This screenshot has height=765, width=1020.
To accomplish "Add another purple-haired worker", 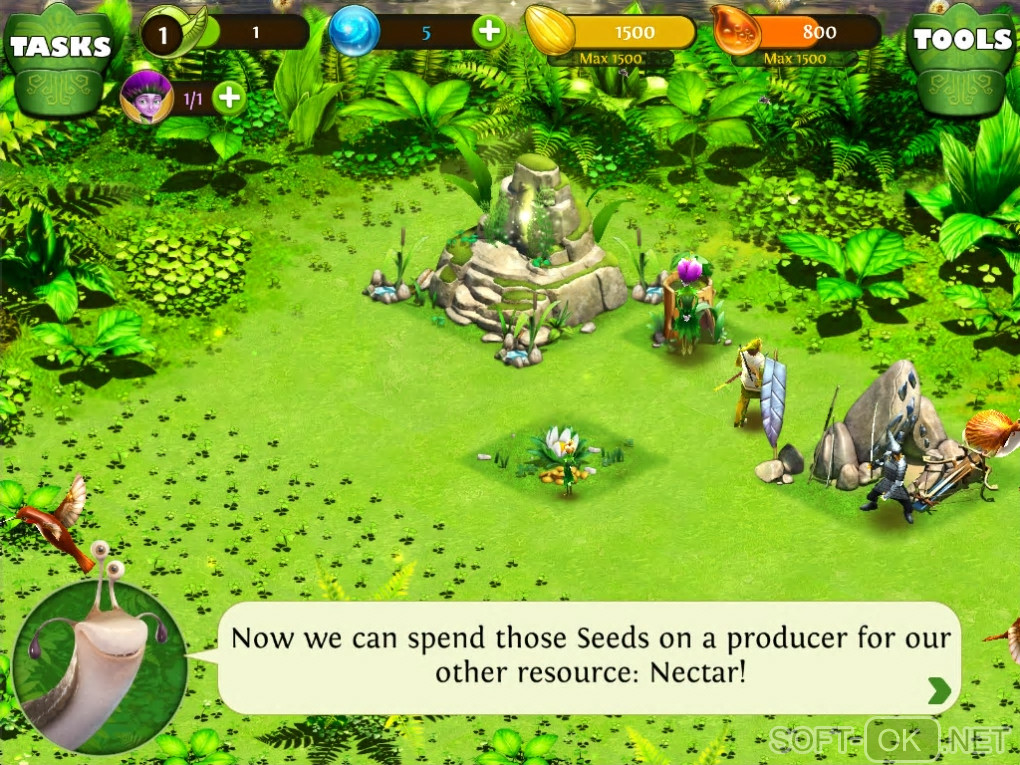I will pos(229,98).
